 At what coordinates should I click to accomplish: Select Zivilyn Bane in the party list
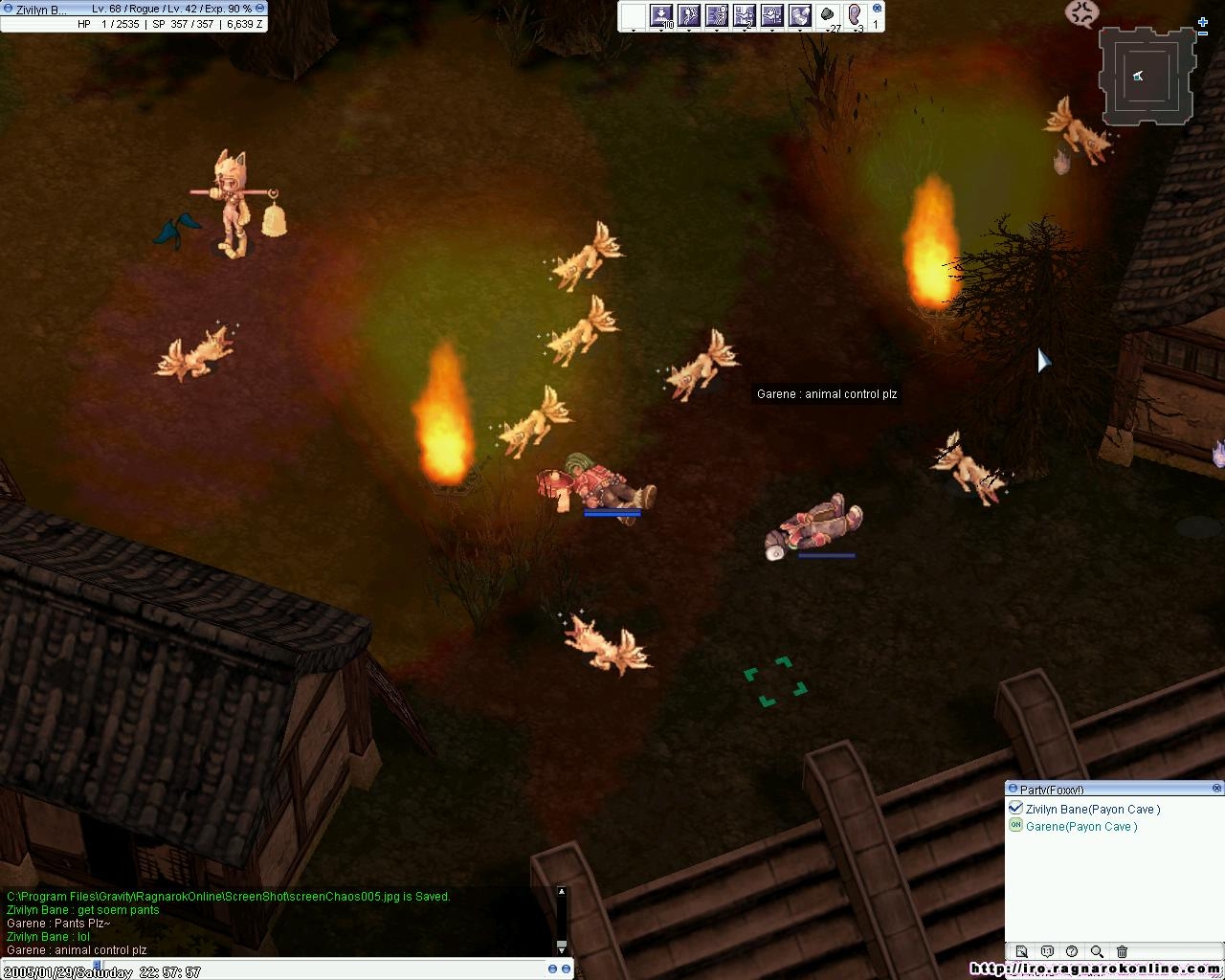[x=1092, y=810]
